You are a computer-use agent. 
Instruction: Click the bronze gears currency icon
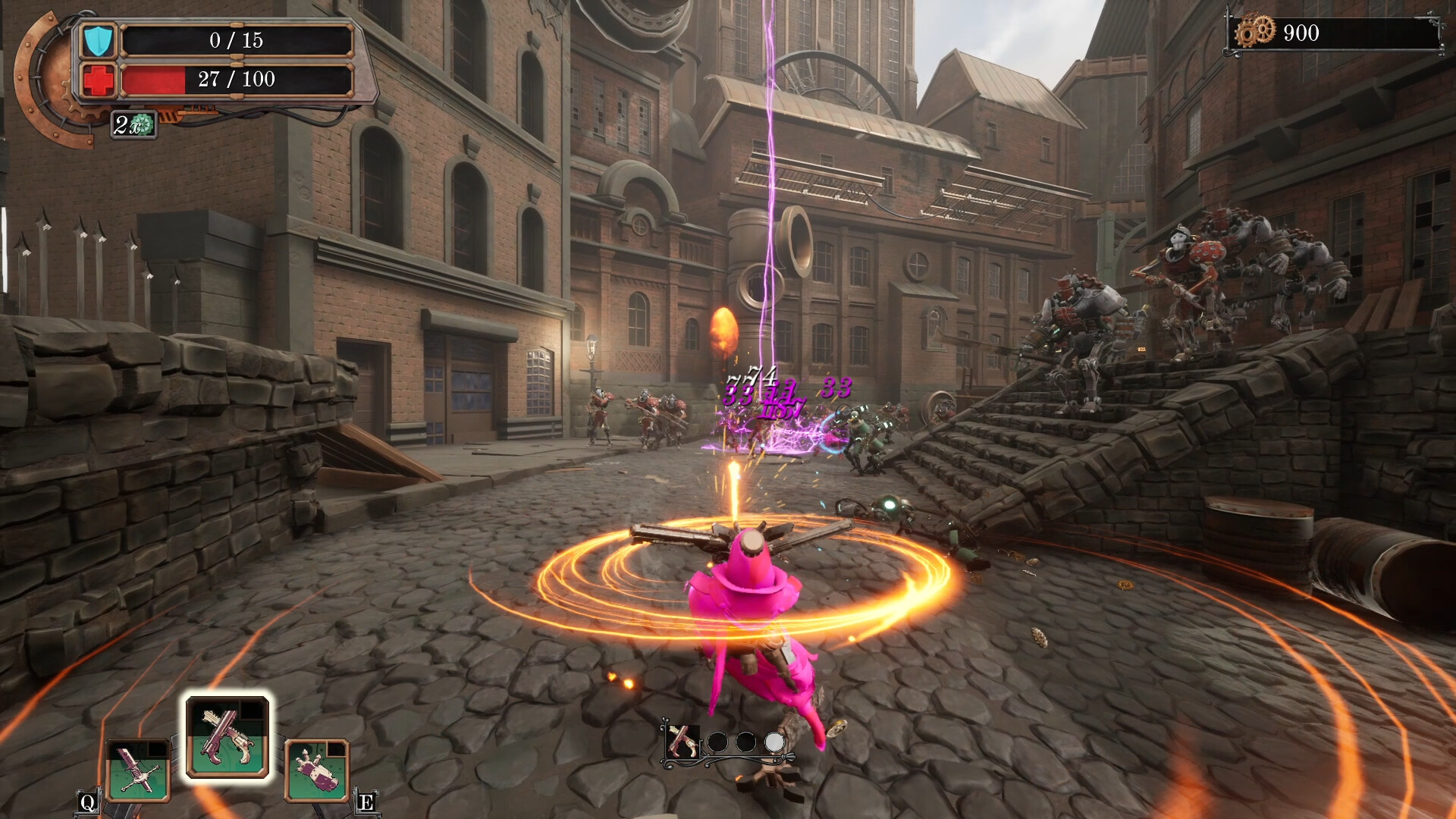[x=1255, y=33]
